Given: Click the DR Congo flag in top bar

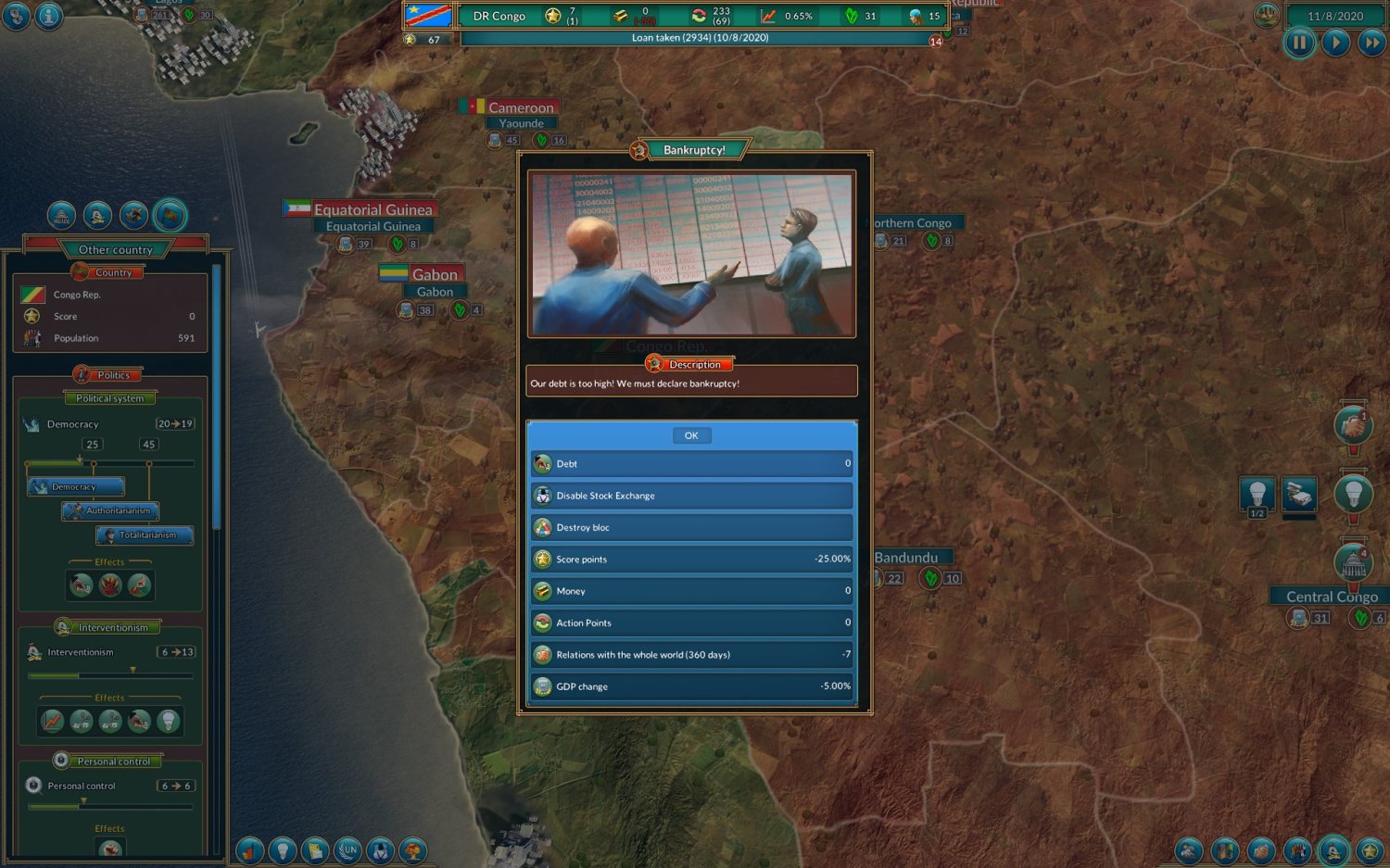Looking at the screenshot, I should (428, 16).
